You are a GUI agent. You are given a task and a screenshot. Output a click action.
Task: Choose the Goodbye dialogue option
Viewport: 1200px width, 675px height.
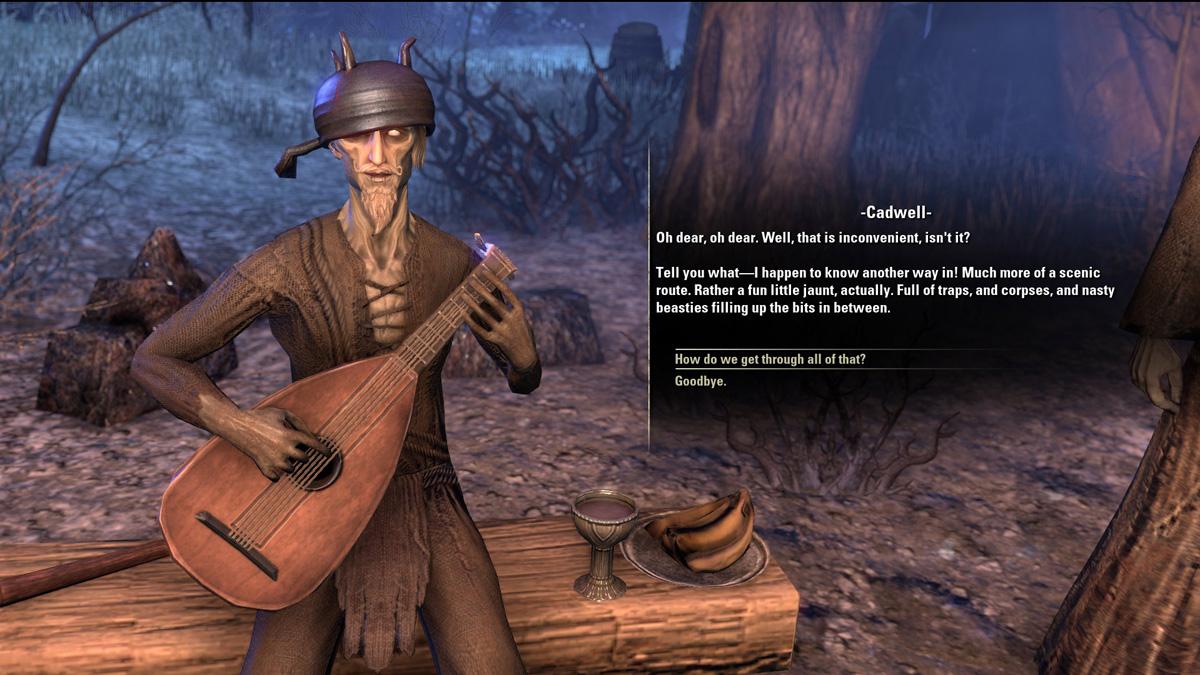click(700, 382)
